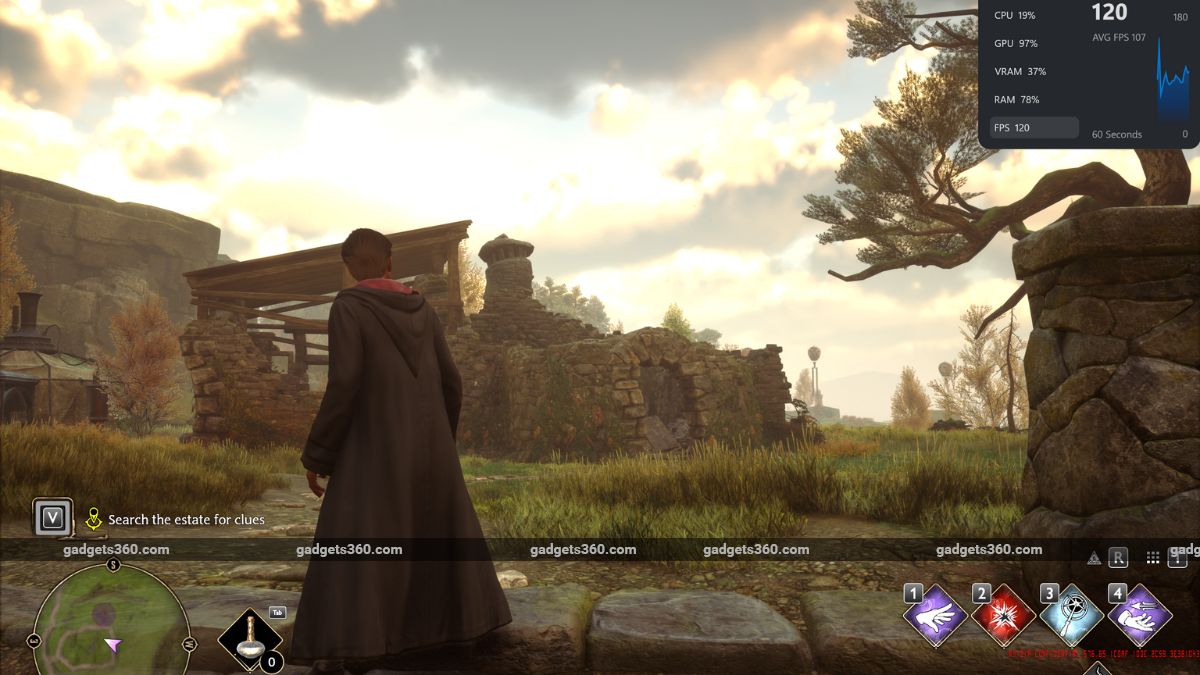Cast the purple open-hand spell in slot 1

coord(935,616)
